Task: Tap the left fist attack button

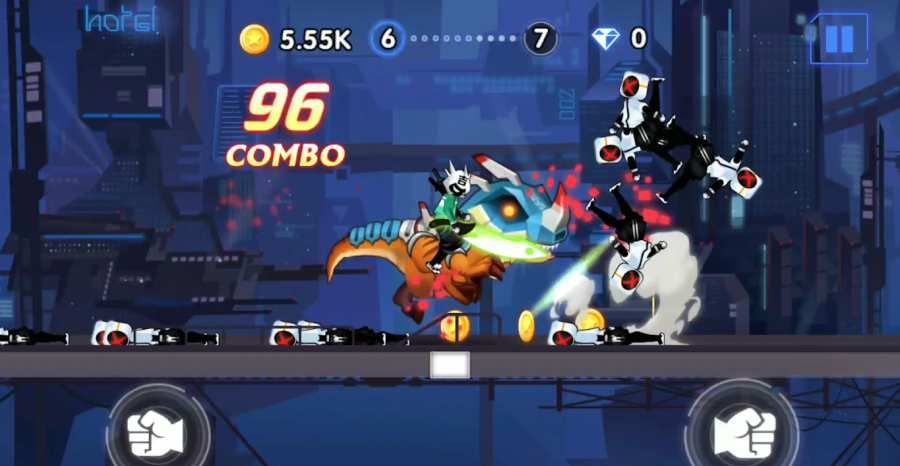Action: pyautogui.click(x=156, y=432)
